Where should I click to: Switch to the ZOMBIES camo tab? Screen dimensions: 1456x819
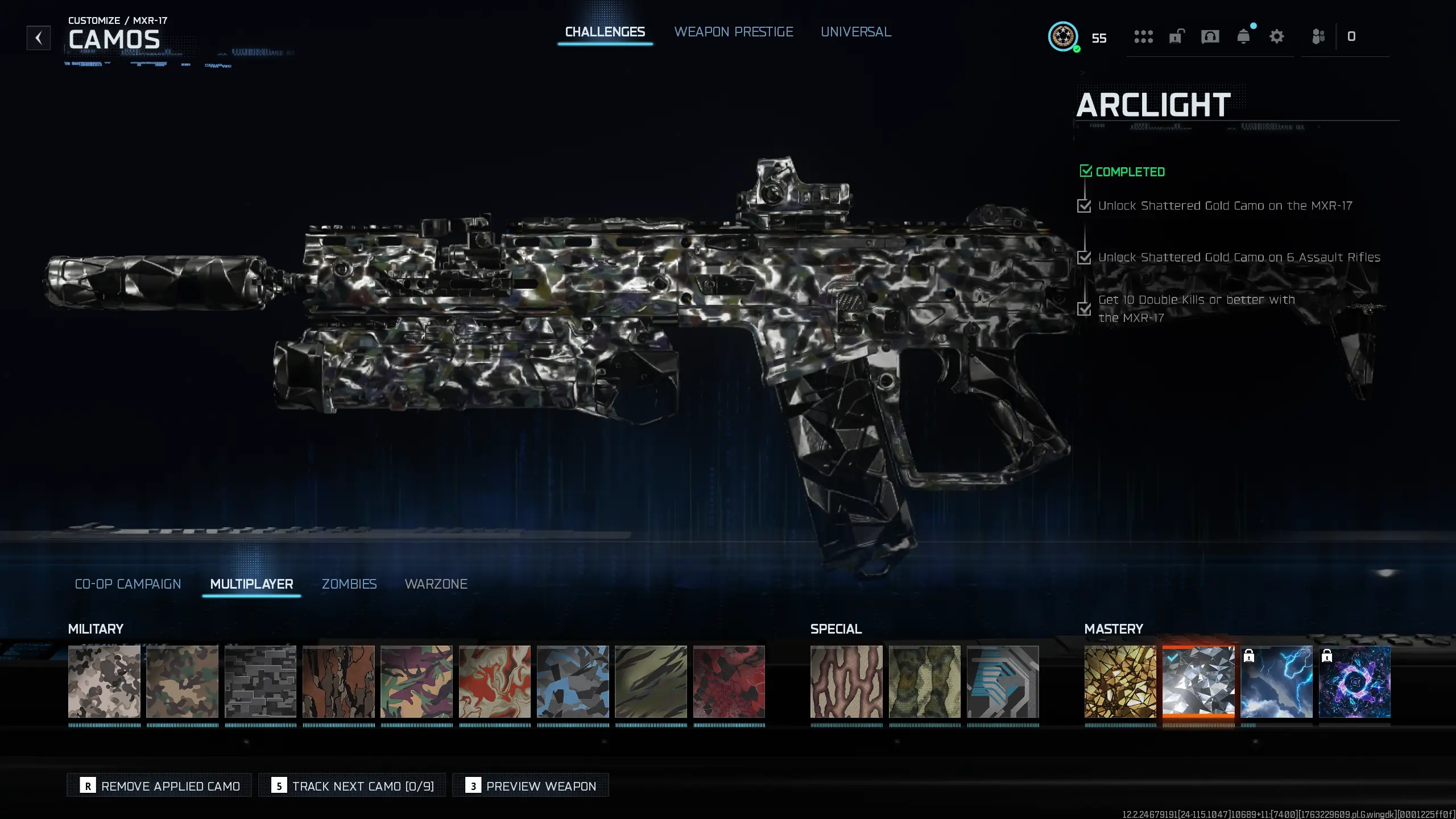pos(349,584)
